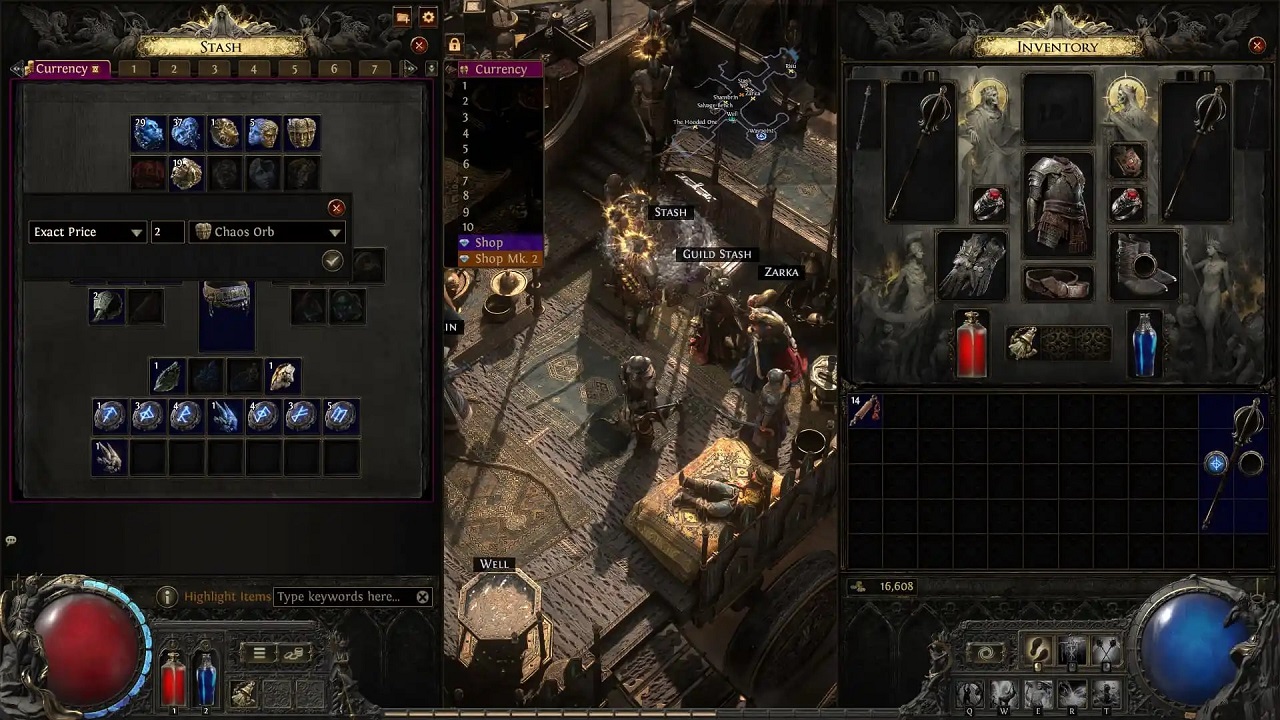Select the red life flask in slot 1

[x=172, y=680]
